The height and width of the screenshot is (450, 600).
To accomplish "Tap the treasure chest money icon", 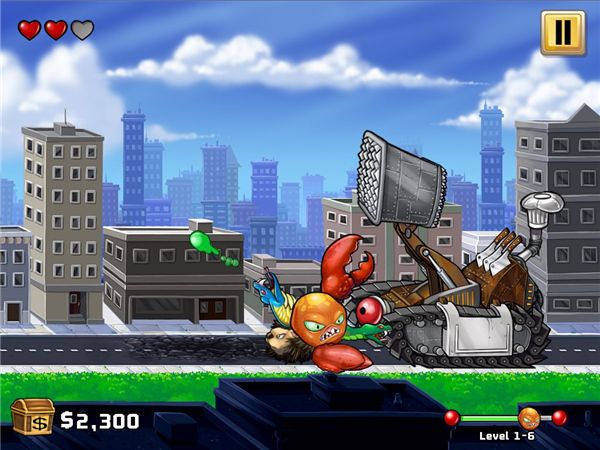I will tap(32, 417).
